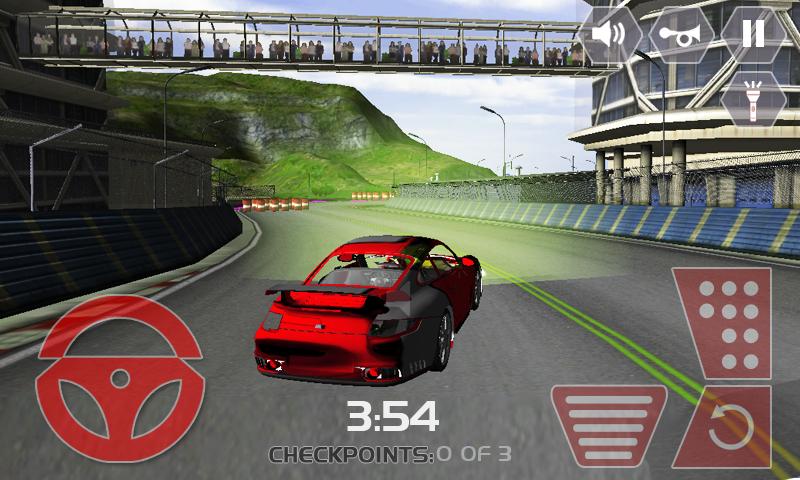Turn on the headlights flashlight icon
The width and height of the screenshot is (800, 480).
[752, 98]
